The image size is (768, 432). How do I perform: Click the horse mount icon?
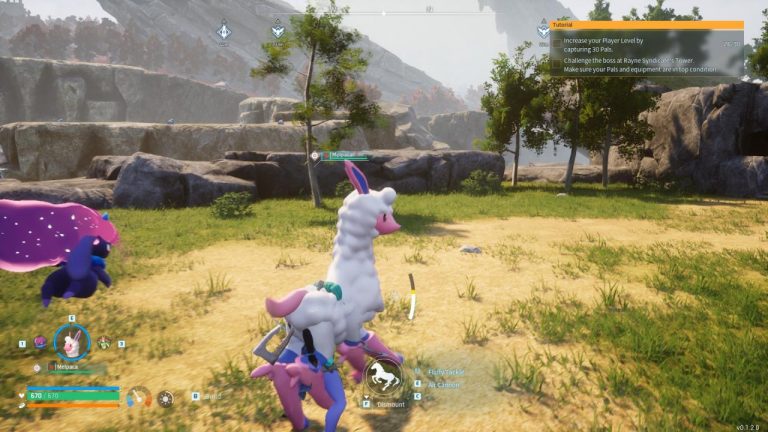(383, 375)
